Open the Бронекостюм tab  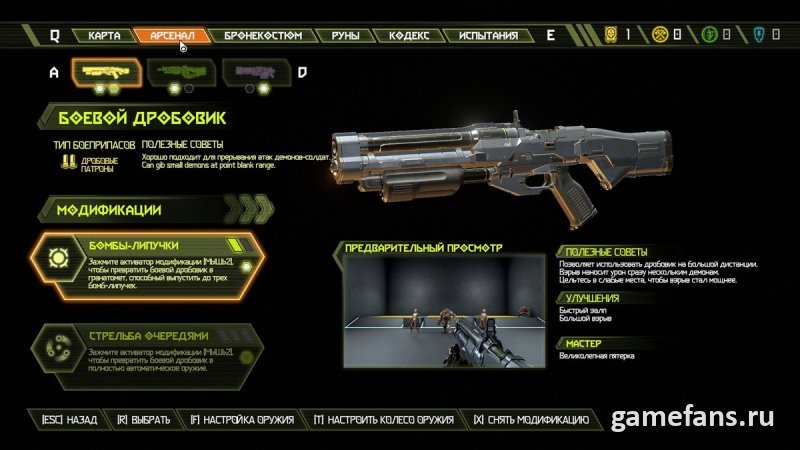256,36
